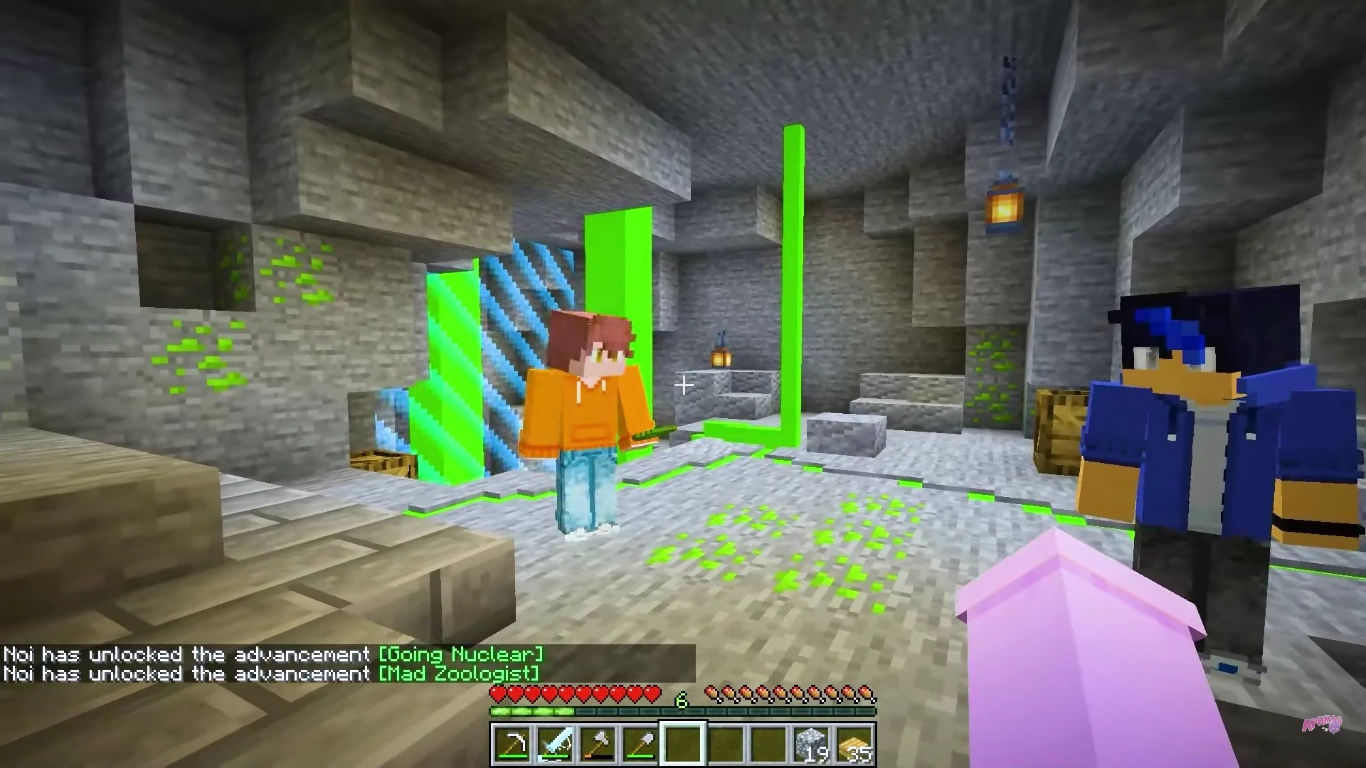Click the first empty slot after the shovel
1366x768 pixels.
[x=727, y=744]
